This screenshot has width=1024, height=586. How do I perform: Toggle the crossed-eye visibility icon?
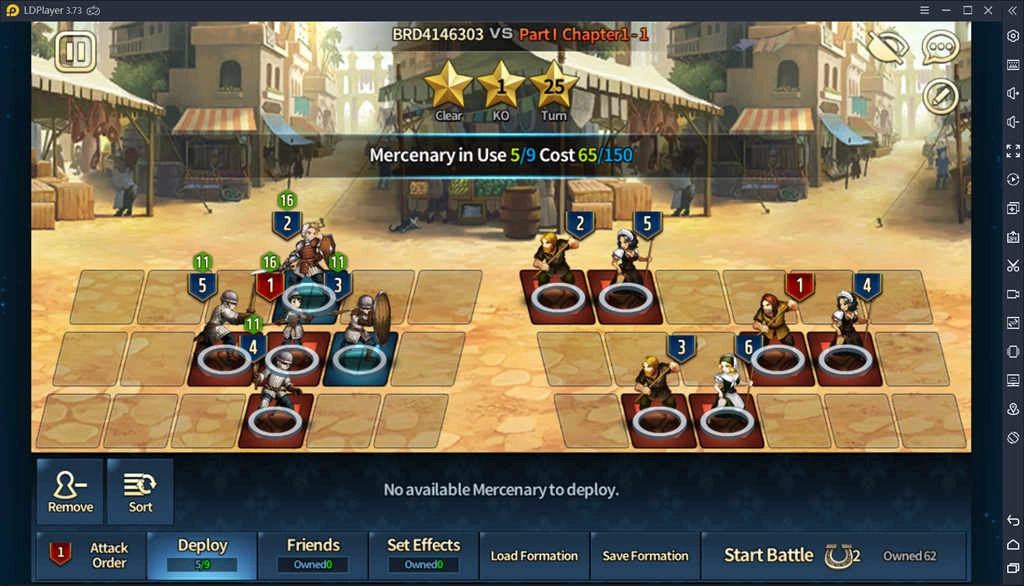[885, 47]
